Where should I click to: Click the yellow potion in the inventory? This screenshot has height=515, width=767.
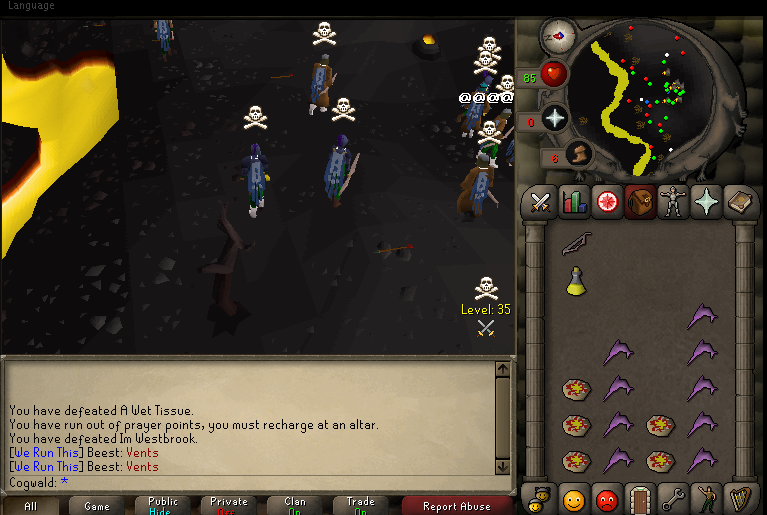point(575,282)
